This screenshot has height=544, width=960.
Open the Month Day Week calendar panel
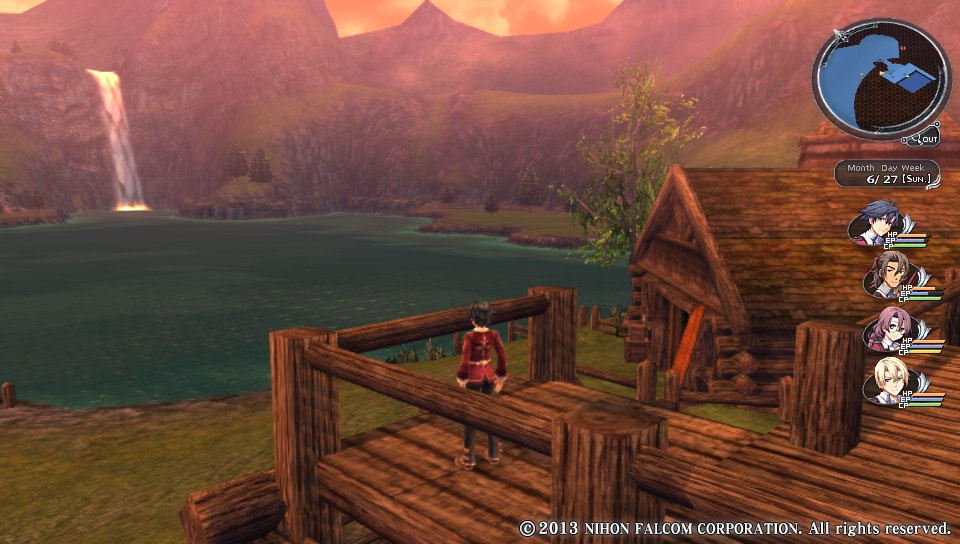pos(888,173)
